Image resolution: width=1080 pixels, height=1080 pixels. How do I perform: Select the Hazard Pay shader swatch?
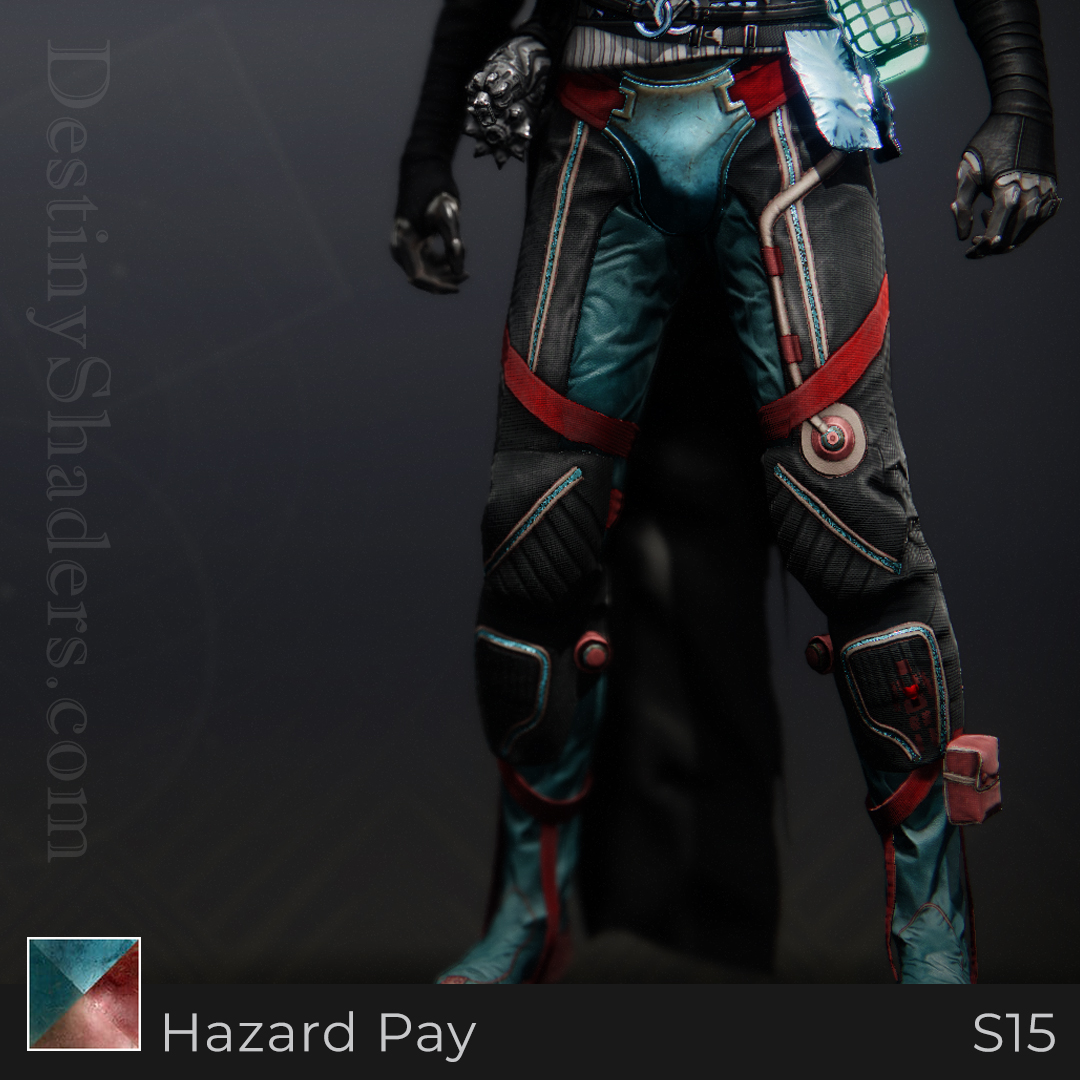(x=84, y=993)
